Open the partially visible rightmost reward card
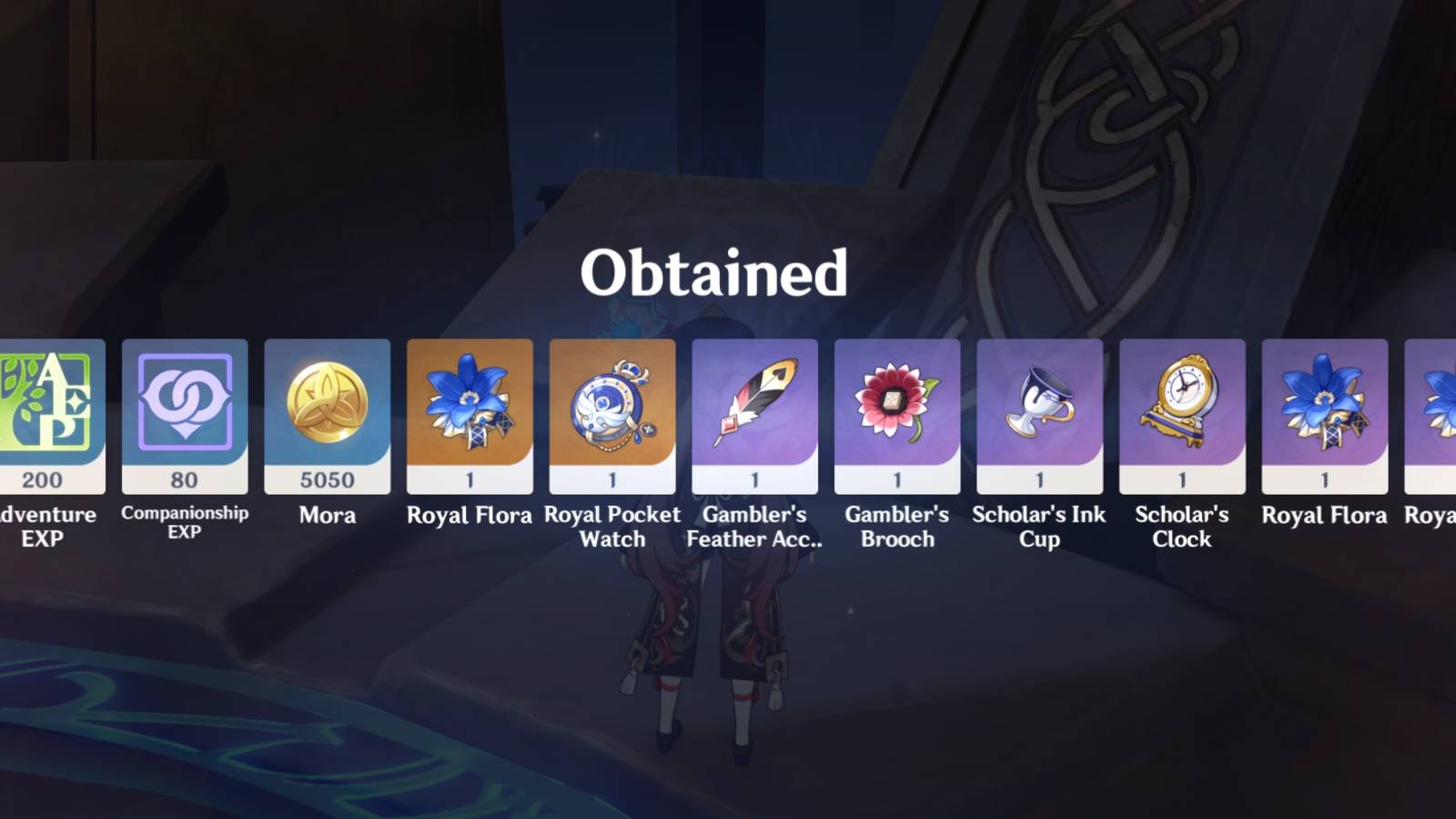 tap(1438, 405)
